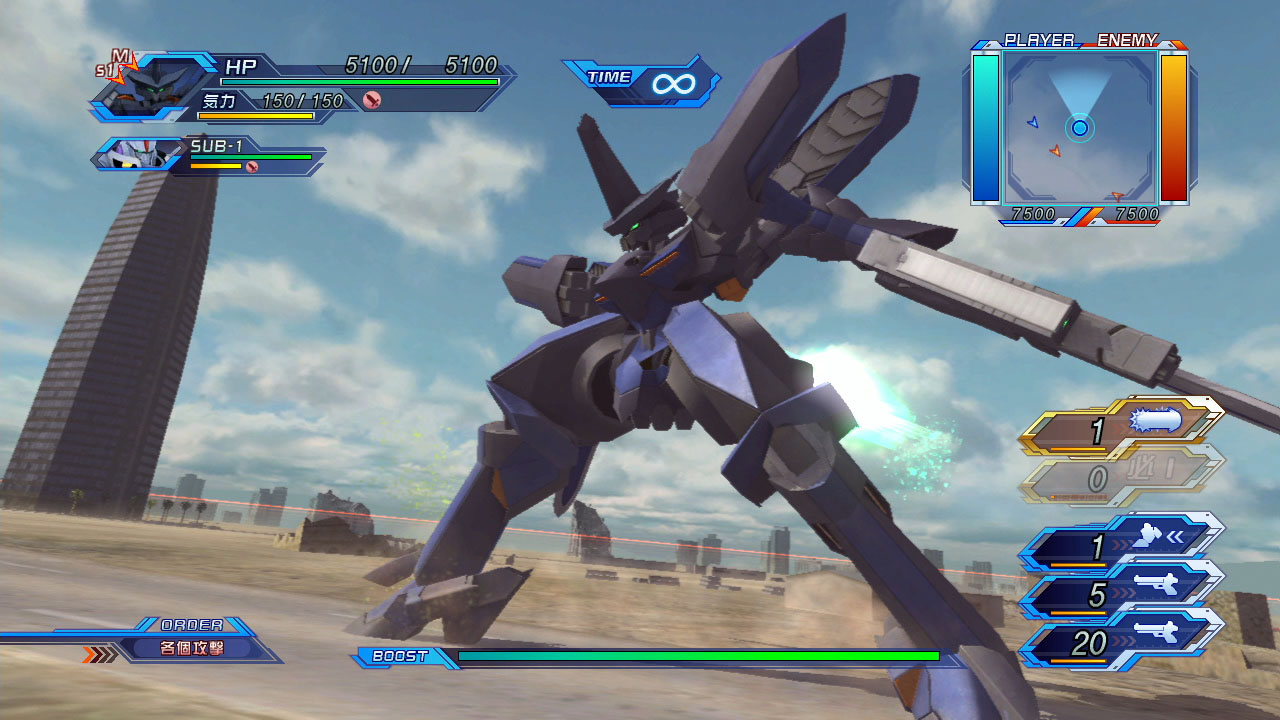Select the greyed-out 必 finisher slot
The width and height of the screenshot is (1280, 720).
1121,479
